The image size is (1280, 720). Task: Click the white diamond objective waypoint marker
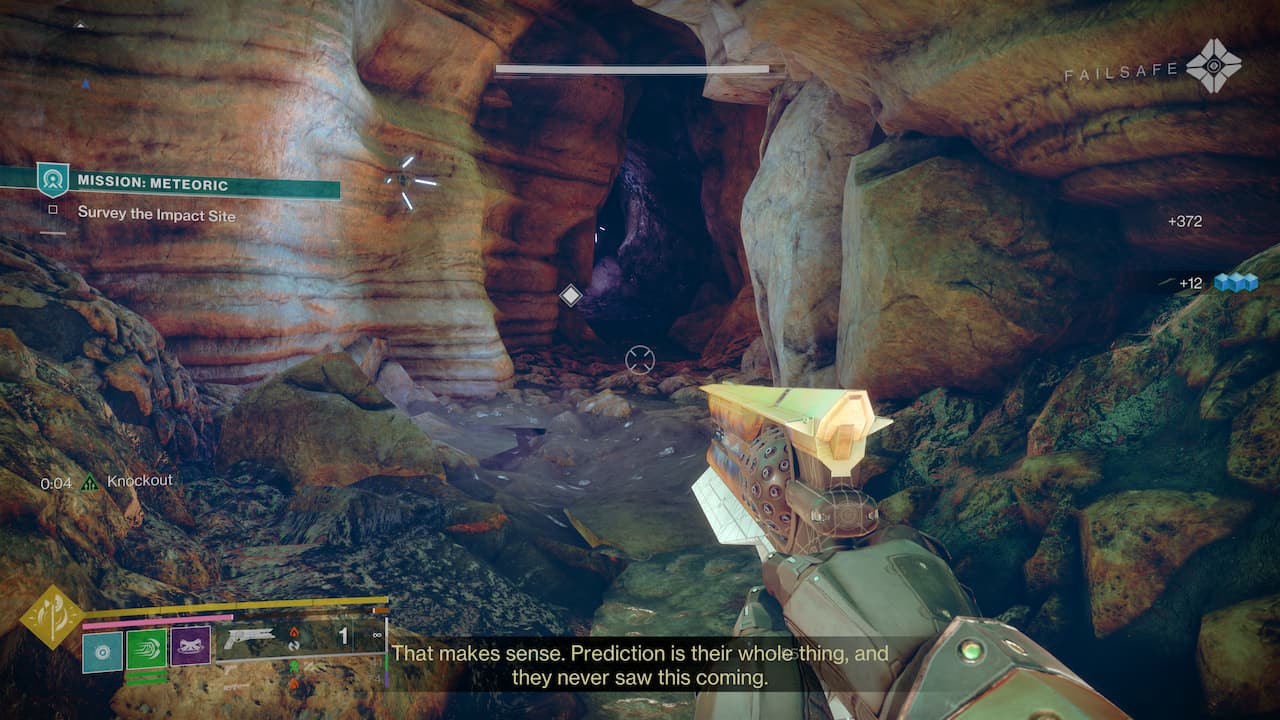pyautogui.click(x=570, y=295)
